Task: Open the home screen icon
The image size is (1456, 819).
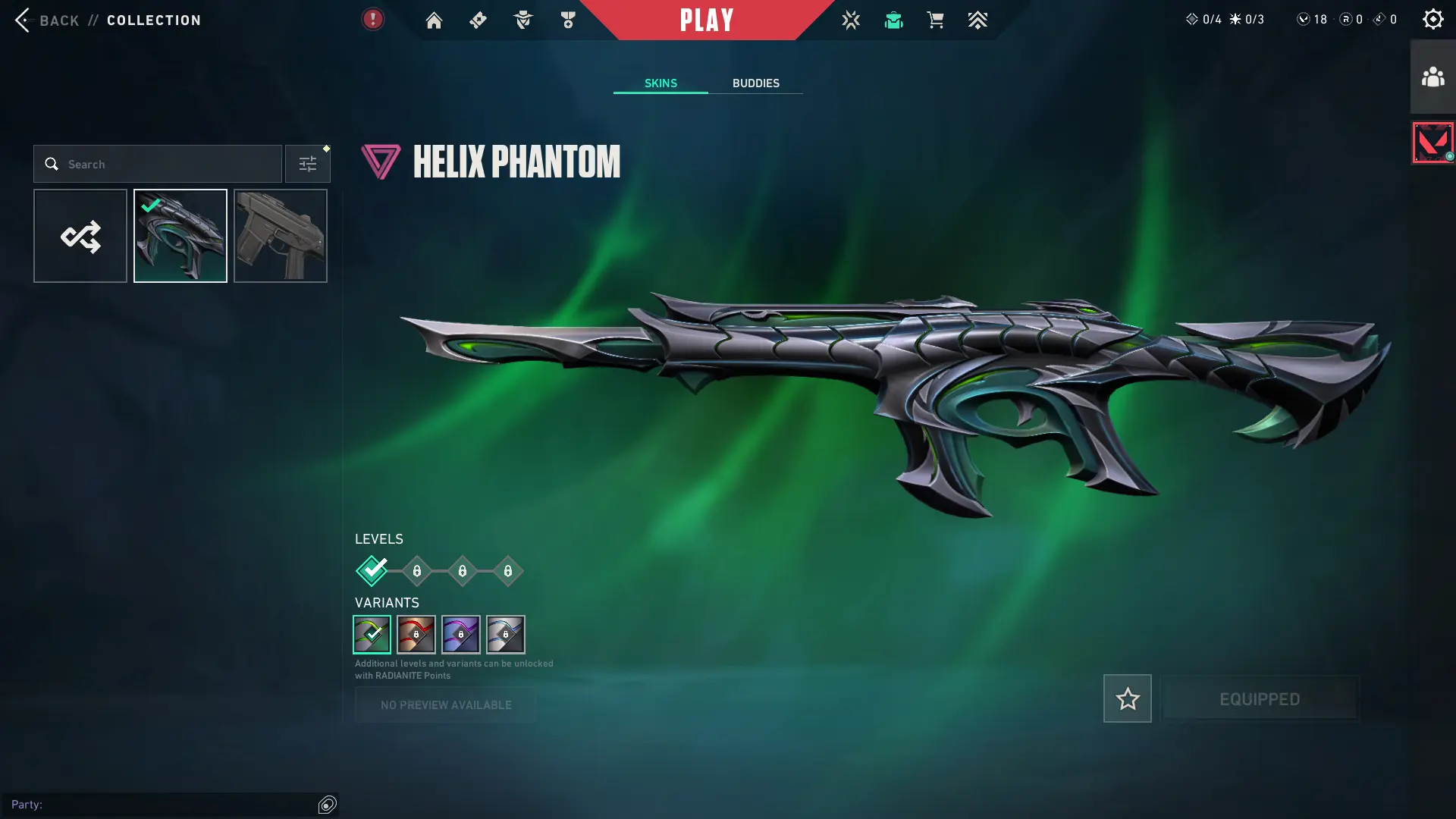Action: (x=434, y=20)
